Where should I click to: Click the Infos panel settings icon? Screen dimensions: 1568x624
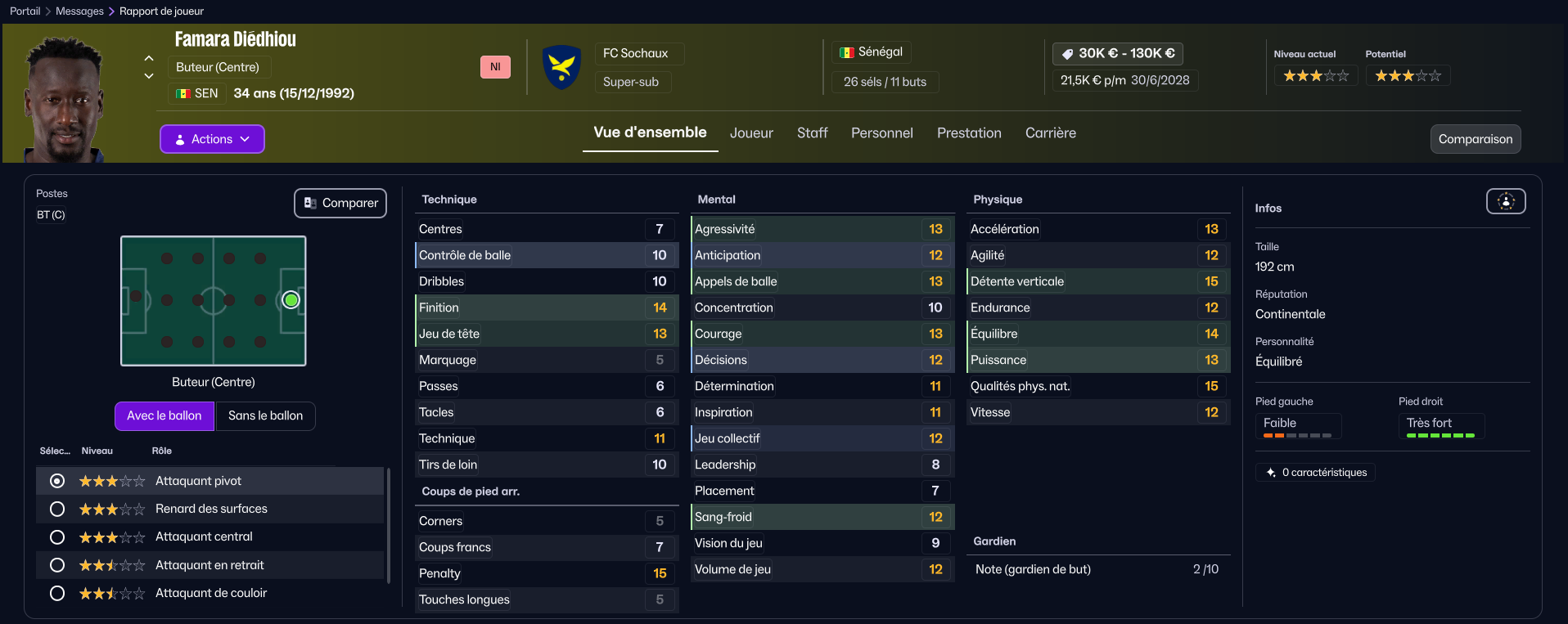[x=1506, y=201]
